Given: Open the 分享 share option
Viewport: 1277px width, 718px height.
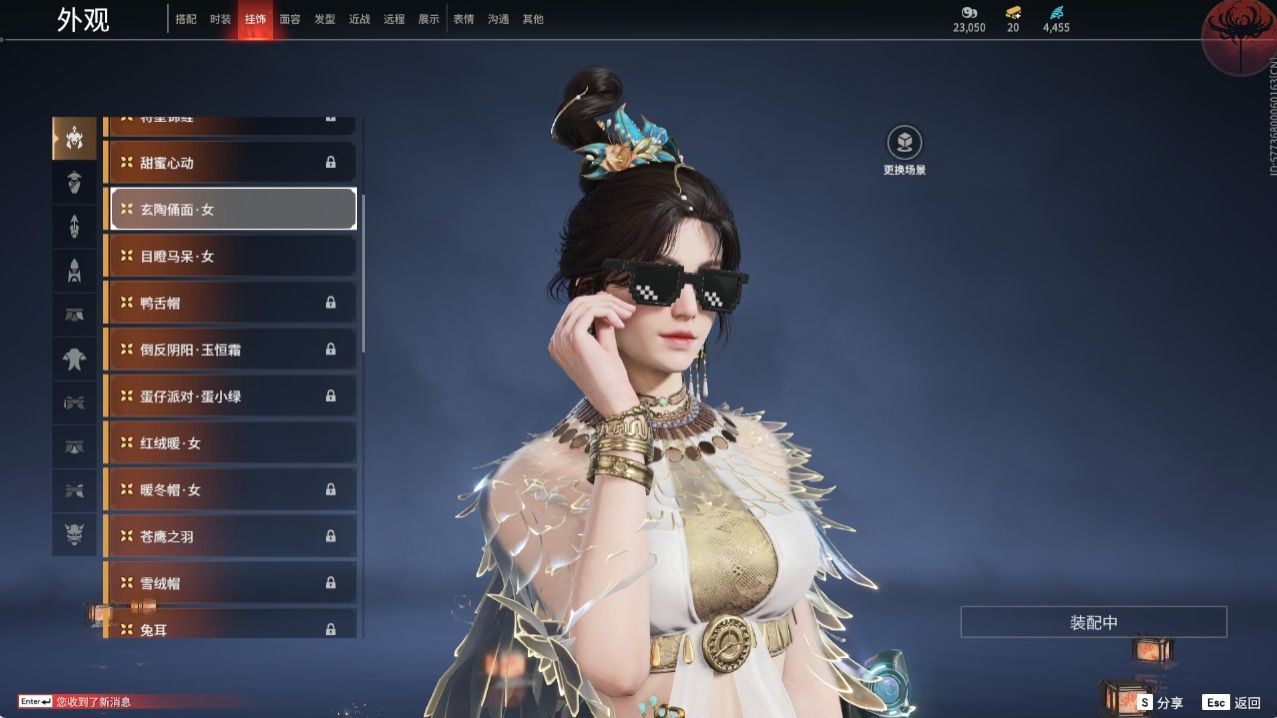Looking at the screenshot, I should [1160, 703].
